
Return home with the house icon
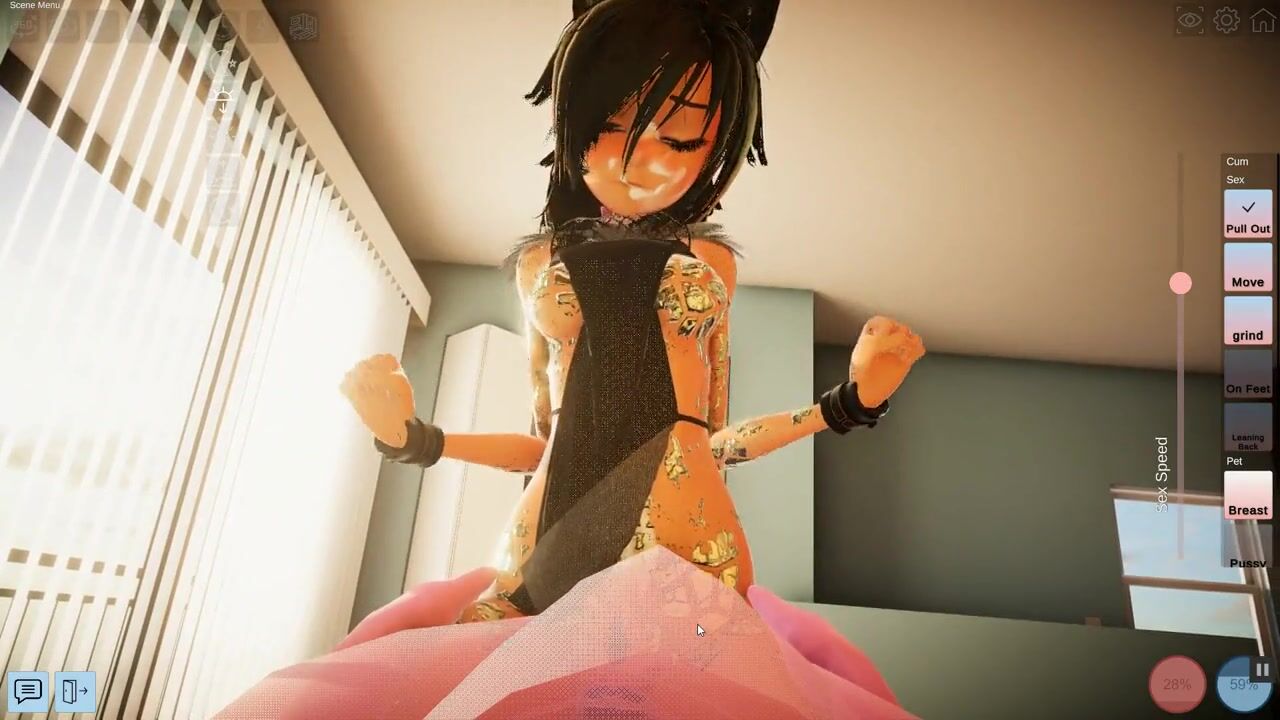(x=1263, y=20)
